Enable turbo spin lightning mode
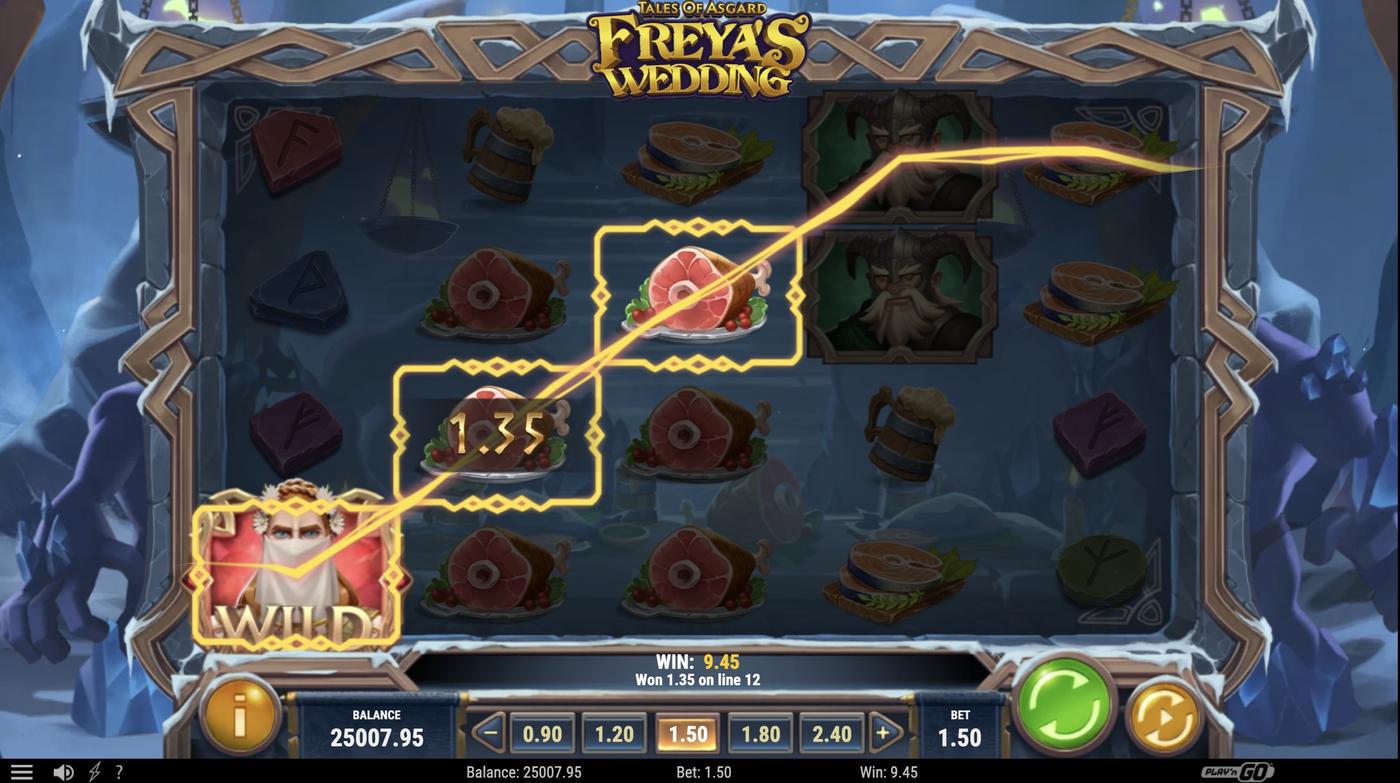Image resolution: width=1400 pixels, height=783 pixels. coord(92,770)
